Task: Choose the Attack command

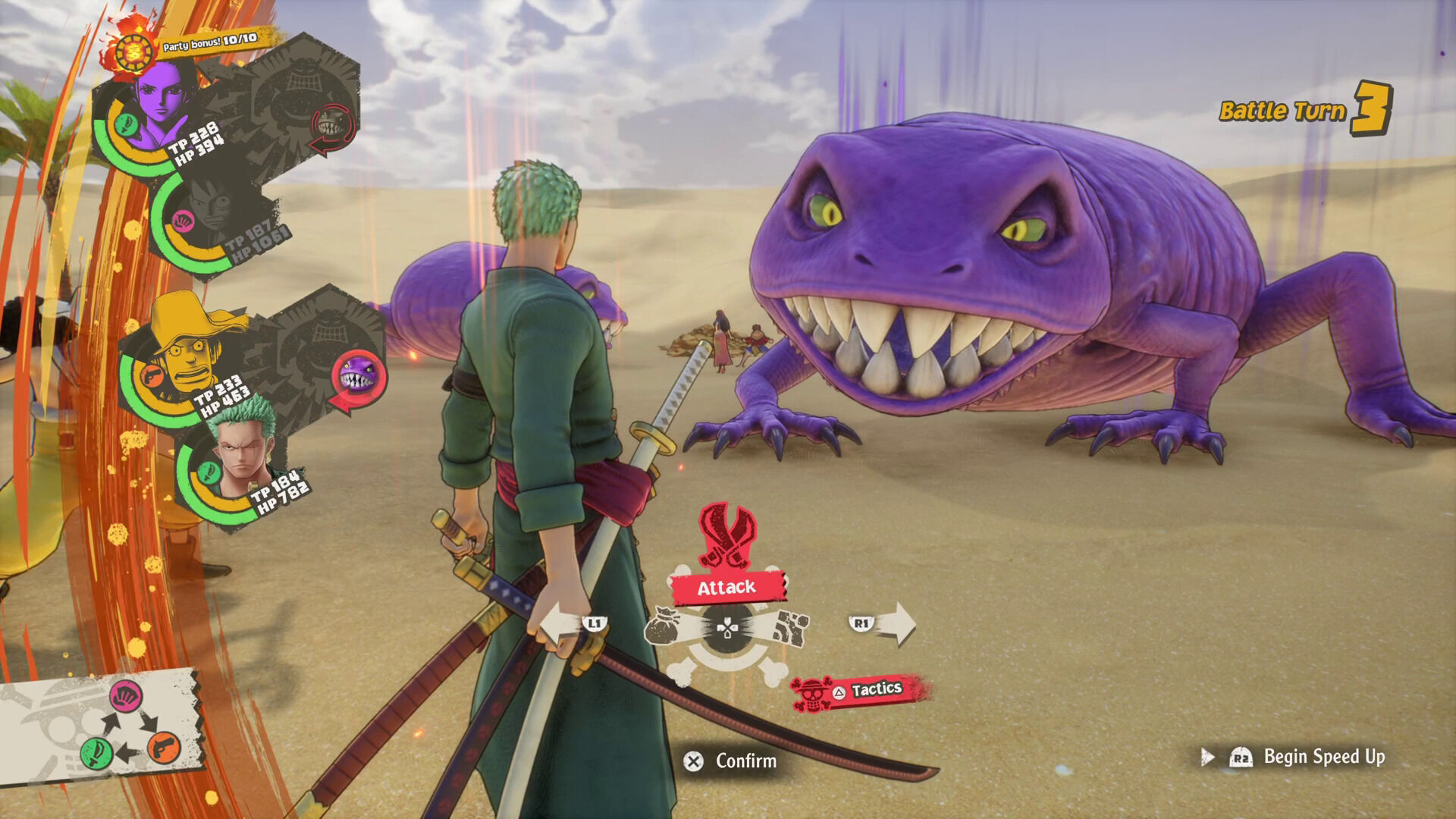Action: pos(726,587)
